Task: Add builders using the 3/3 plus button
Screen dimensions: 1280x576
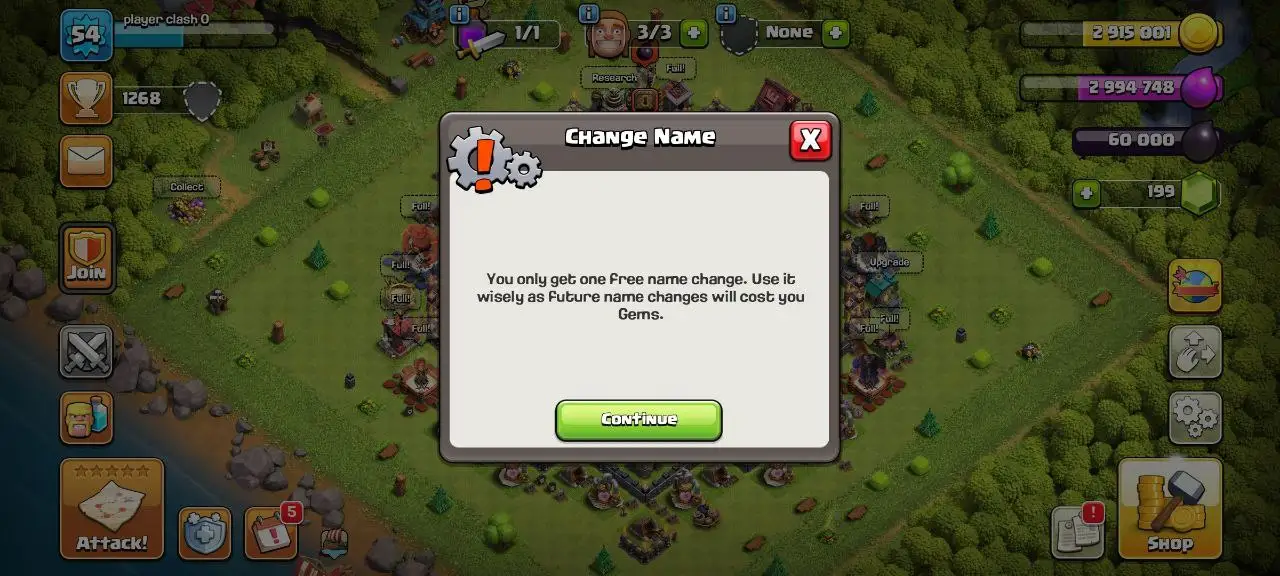Action: click(x=693, y=33)
